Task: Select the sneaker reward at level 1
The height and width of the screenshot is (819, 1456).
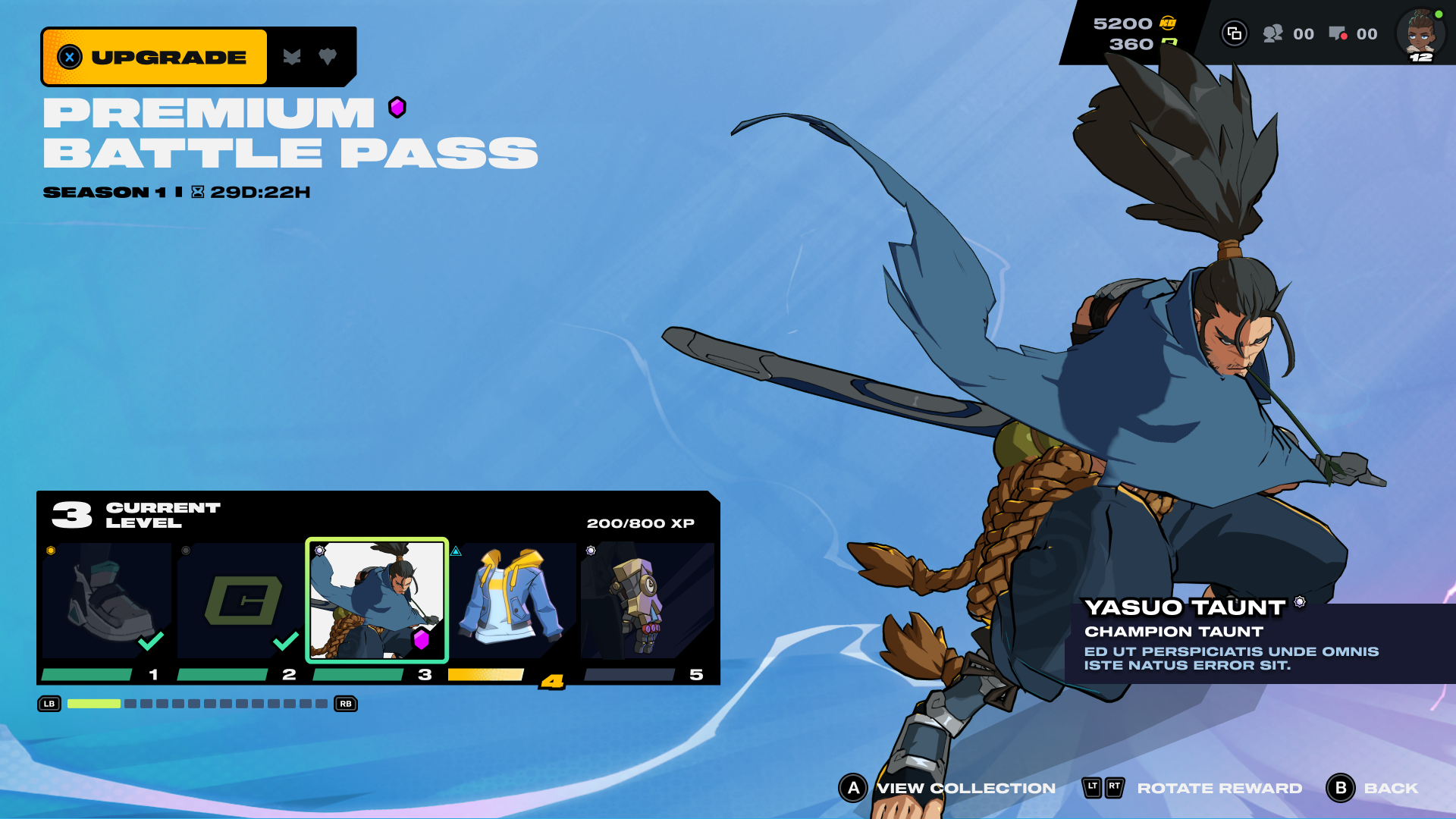Action: (105, 601)
